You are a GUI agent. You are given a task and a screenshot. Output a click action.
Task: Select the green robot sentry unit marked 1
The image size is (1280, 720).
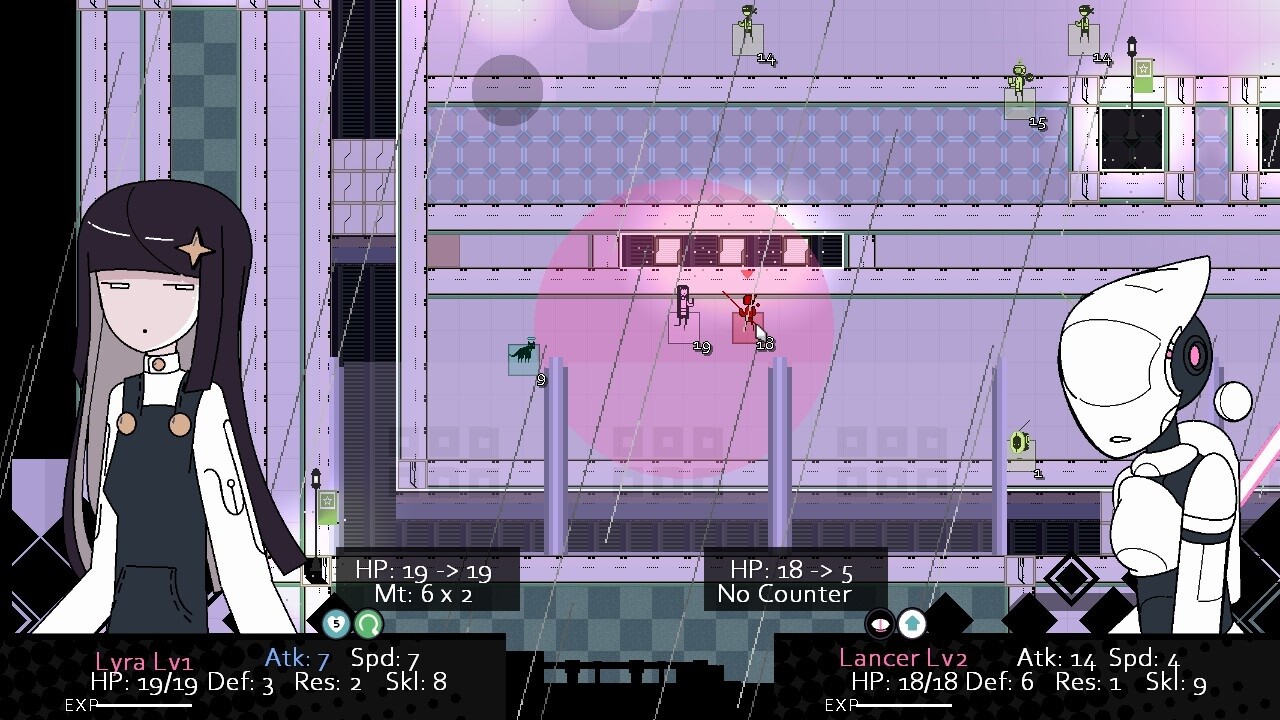click(1018, 440)
